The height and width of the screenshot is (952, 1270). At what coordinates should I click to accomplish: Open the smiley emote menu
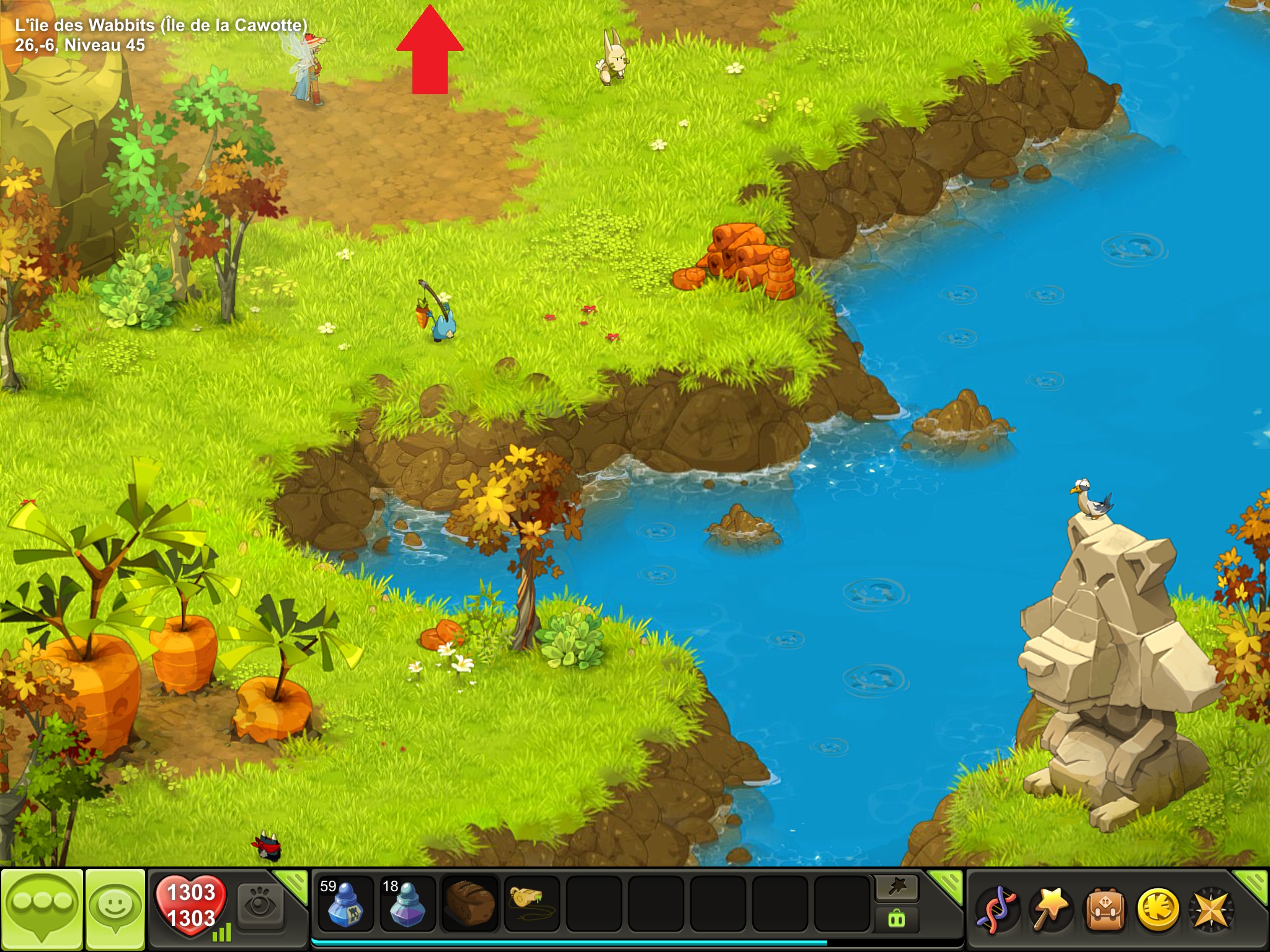(x=115, y=907)
